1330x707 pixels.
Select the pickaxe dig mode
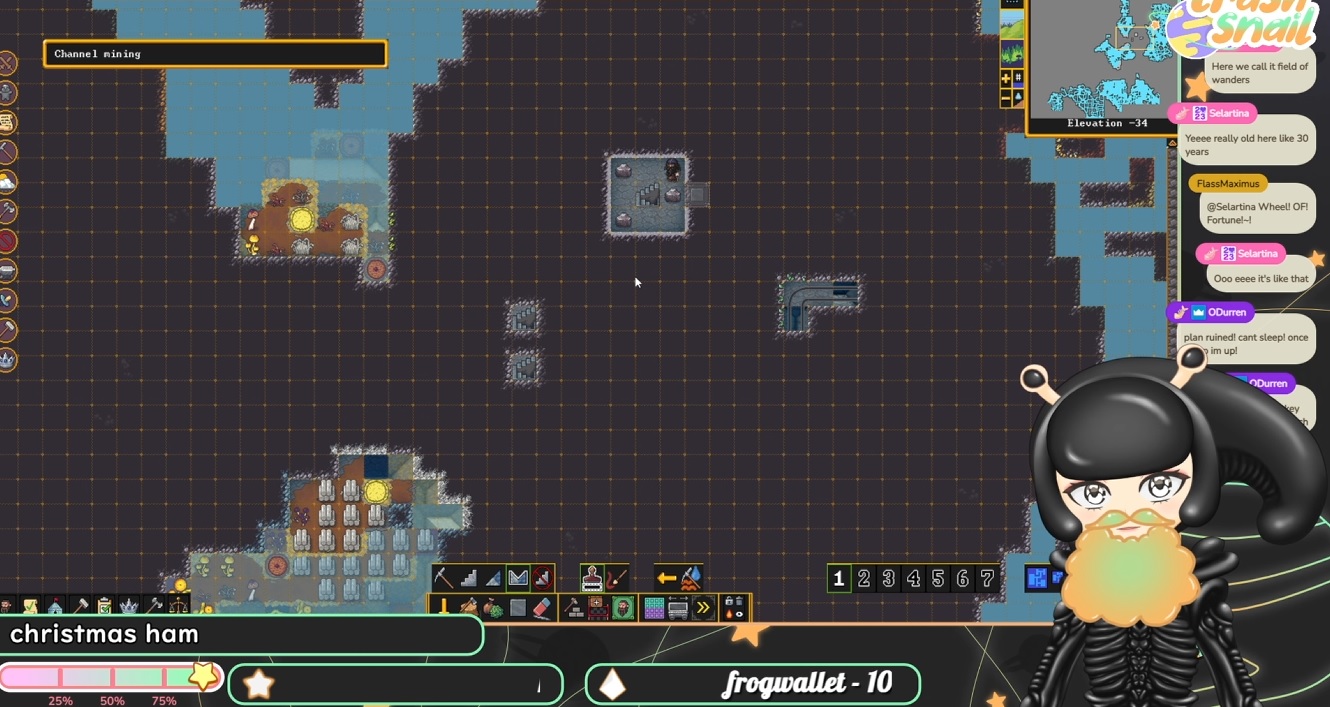pyautogui.click(x=443, y=578)
